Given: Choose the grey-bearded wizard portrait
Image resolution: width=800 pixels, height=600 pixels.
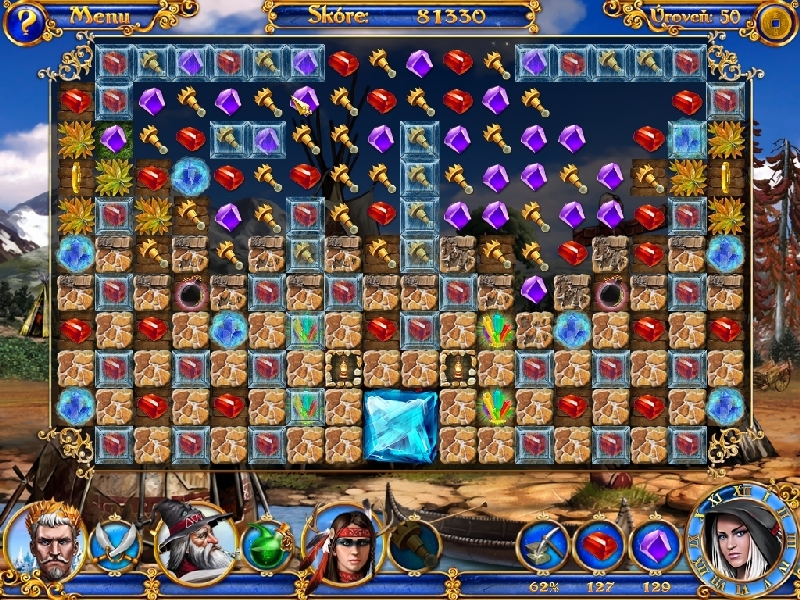Looking at the screenshot, I should click(x=192, y=543).
